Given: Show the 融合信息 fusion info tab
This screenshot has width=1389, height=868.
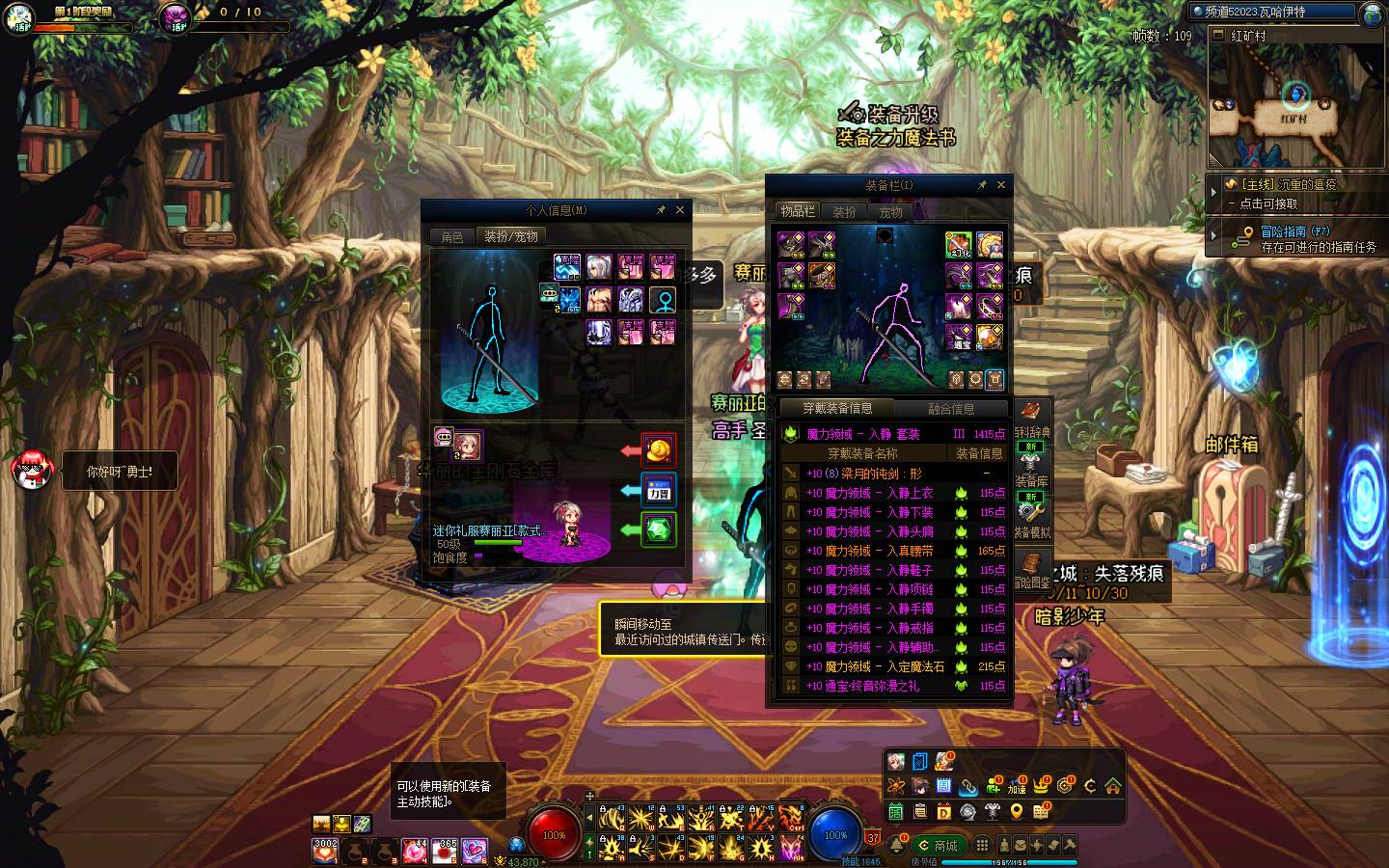Looking at the screenshot, I should click(951, 409).
